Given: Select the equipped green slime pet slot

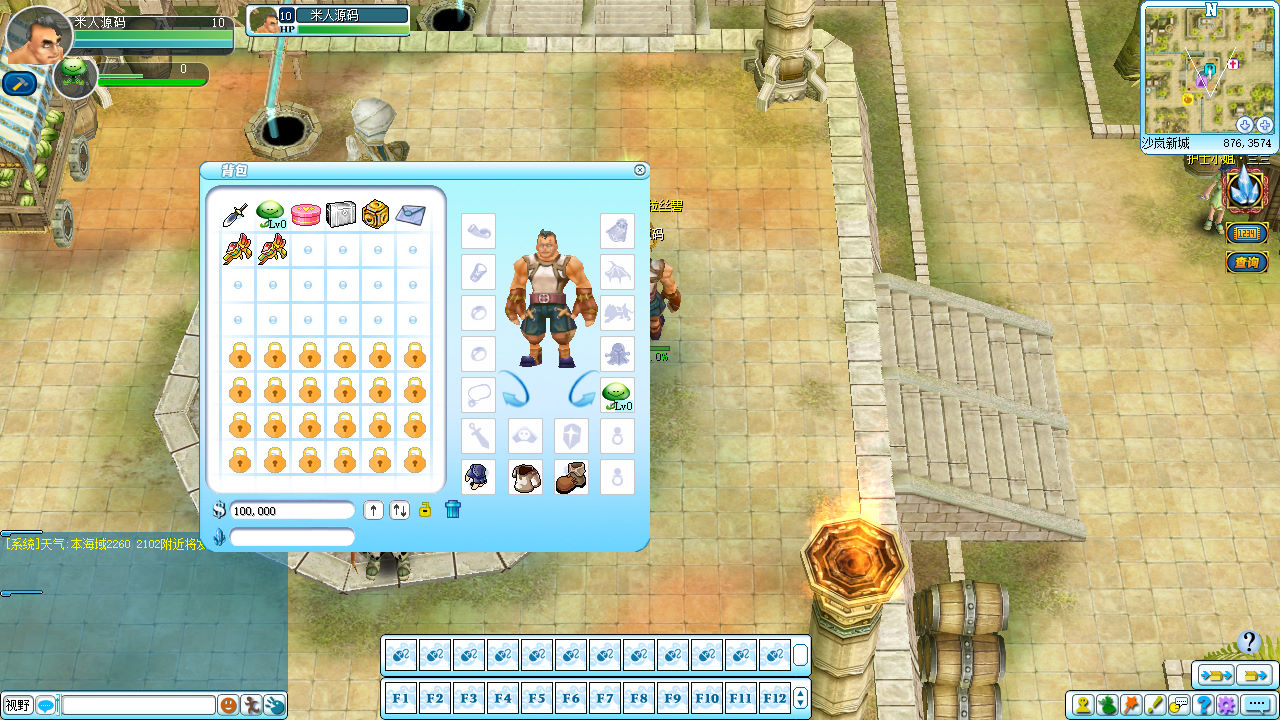Looking at the screenshot, I should (617, 395).
